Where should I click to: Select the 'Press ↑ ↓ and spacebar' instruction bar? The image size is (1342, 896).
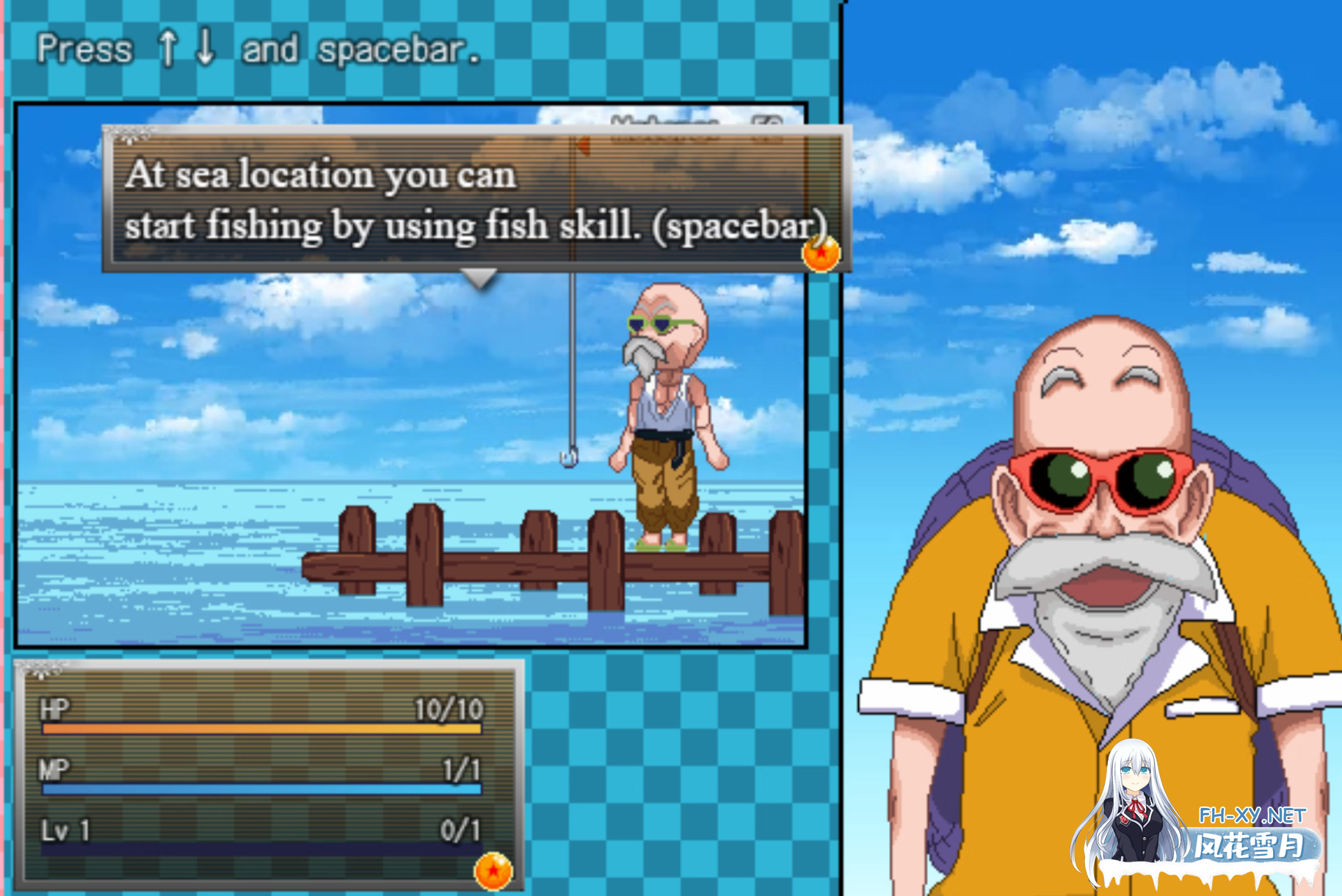click(257, 48)
